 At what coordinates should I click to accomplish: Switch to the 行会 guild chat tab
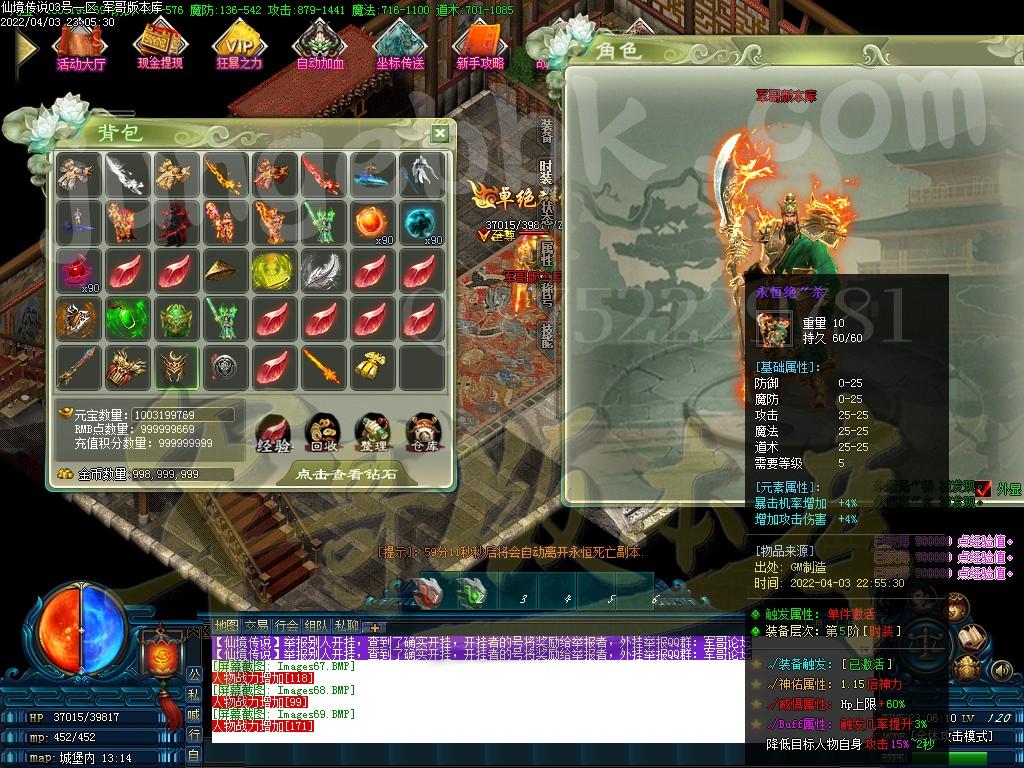click(286, 626)
